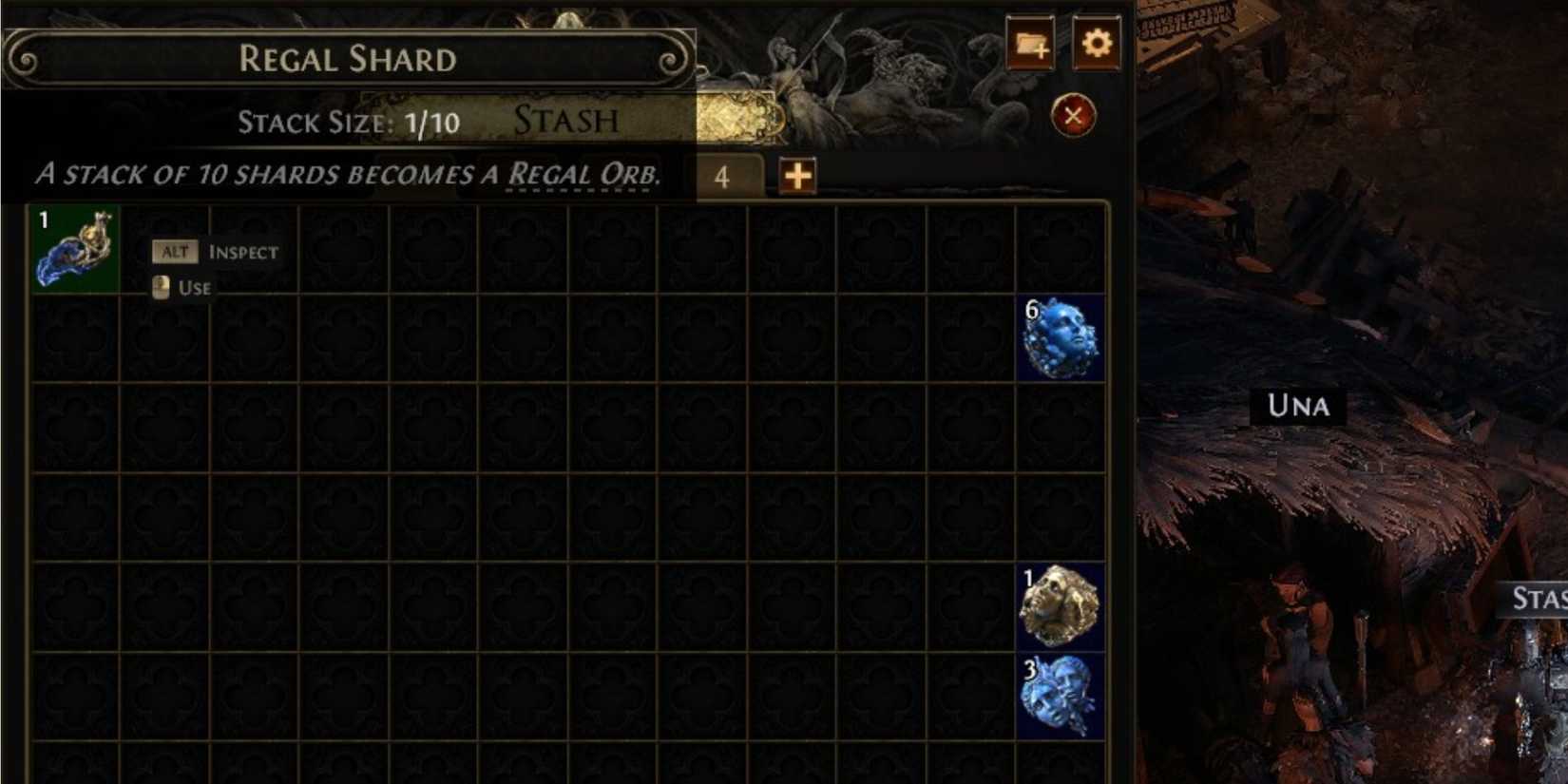Select stash tab labeled 4
Viewport: 1568px width, 784px height.
724,175
